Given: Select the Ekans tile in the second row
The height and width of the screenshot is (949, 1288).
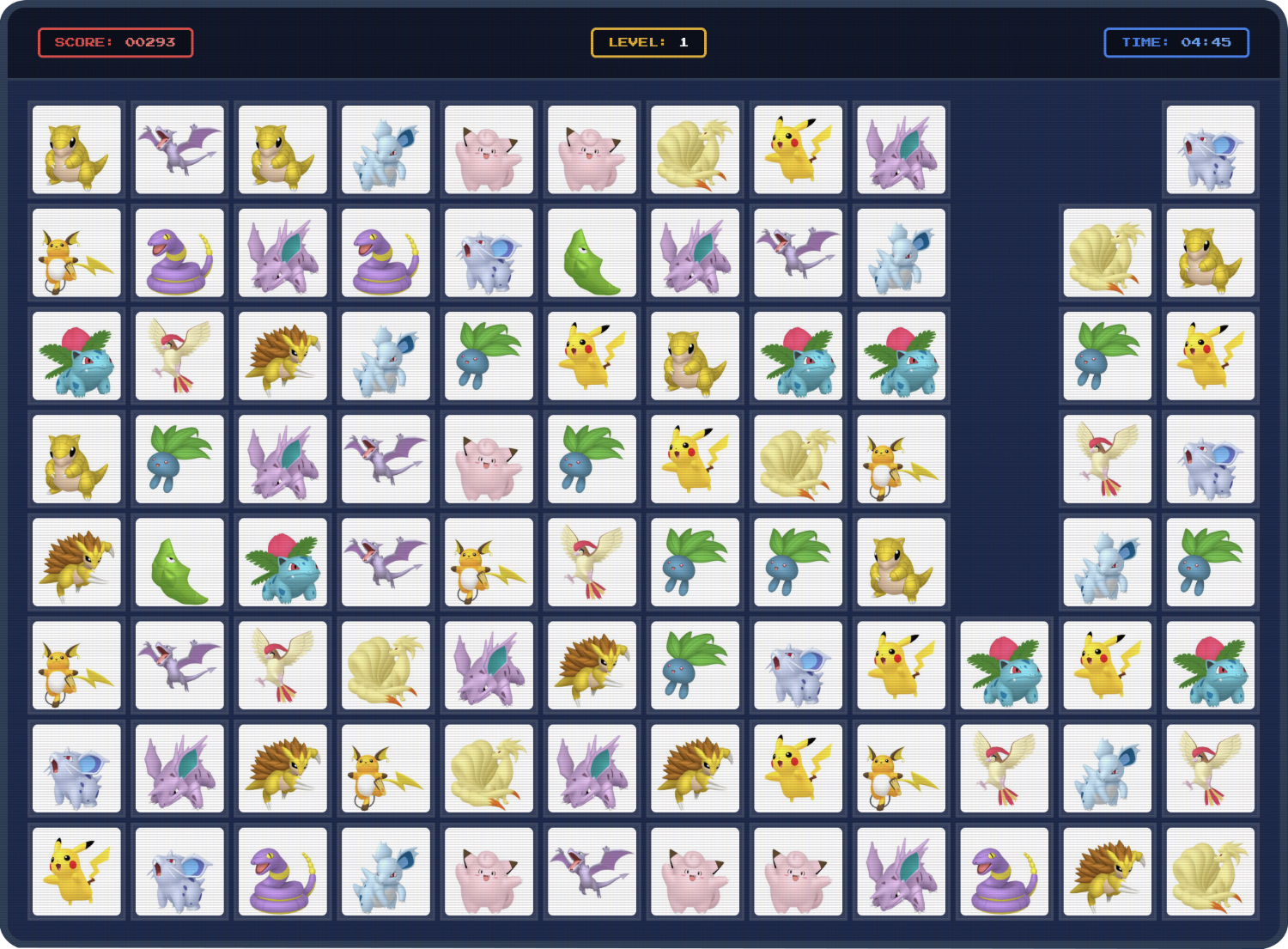Looking at the screenshot, I should (x=179, y=253).
